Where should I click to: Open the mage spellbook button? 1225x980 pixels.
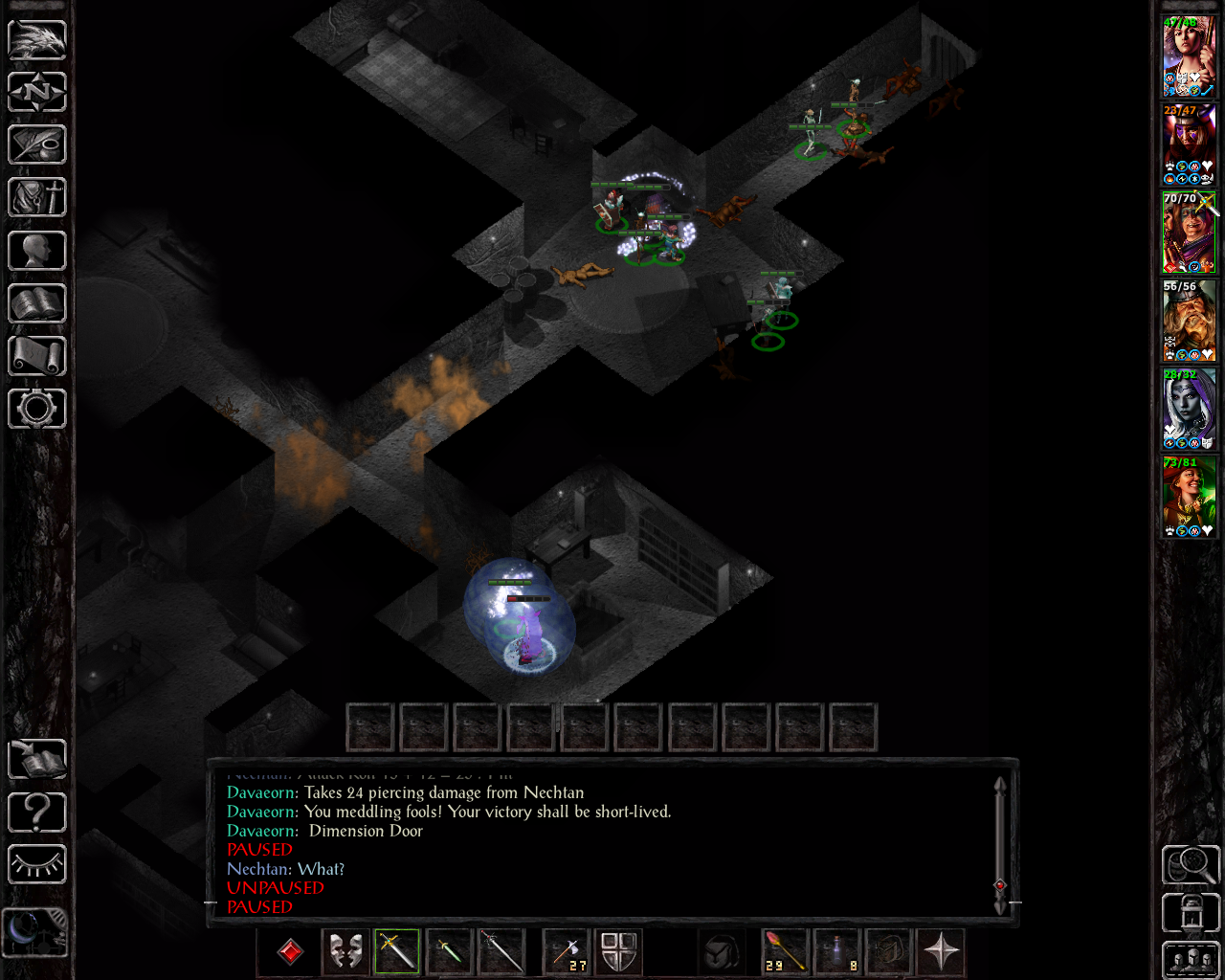pos(37,304)
